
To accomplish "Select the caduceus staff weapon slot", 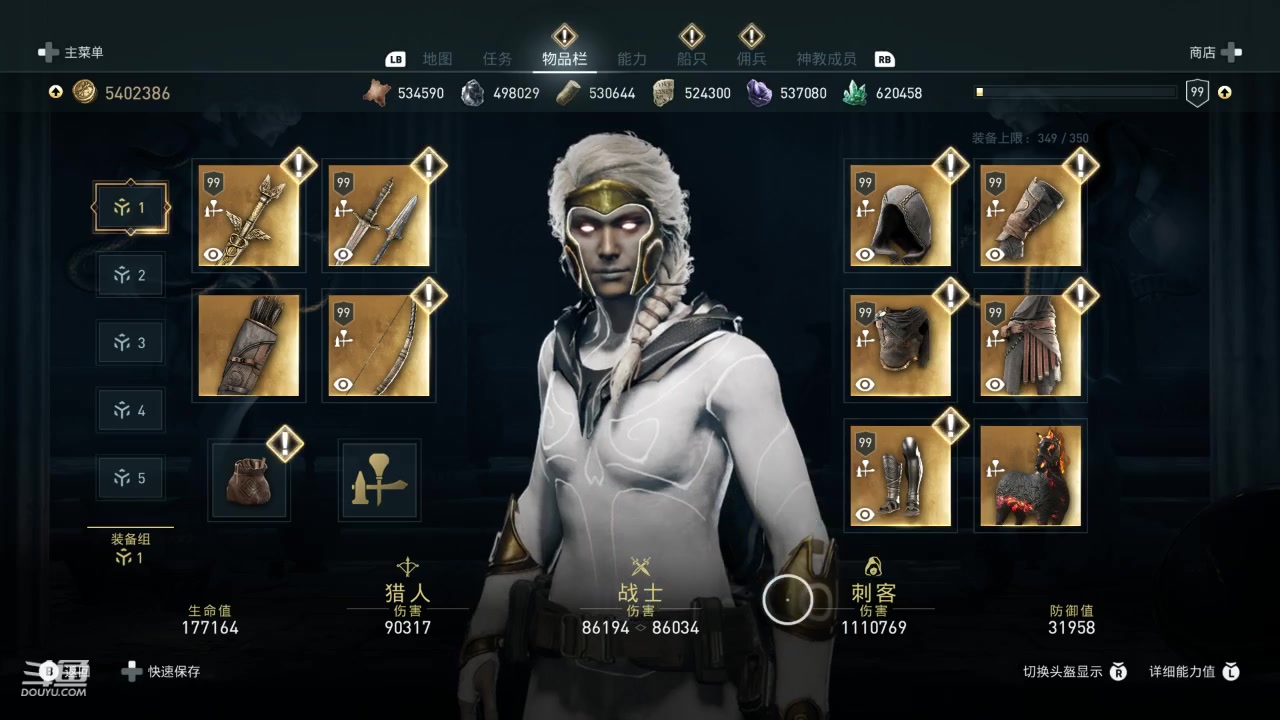I will 249,216.
